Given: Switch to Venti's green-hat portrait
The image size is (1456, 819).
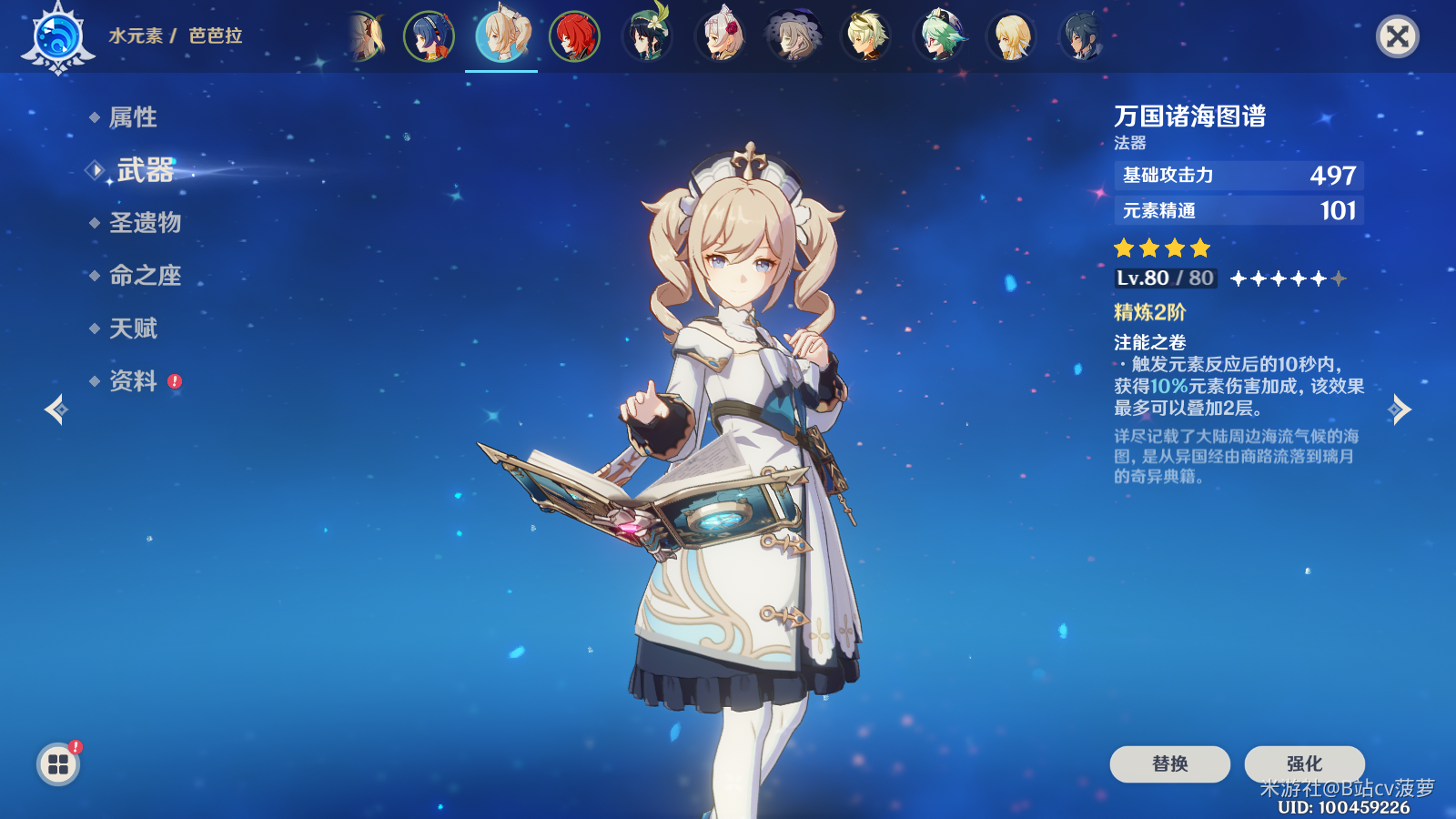Looking at the screenshot, I should pyautogui.click(x=647, y=36).
